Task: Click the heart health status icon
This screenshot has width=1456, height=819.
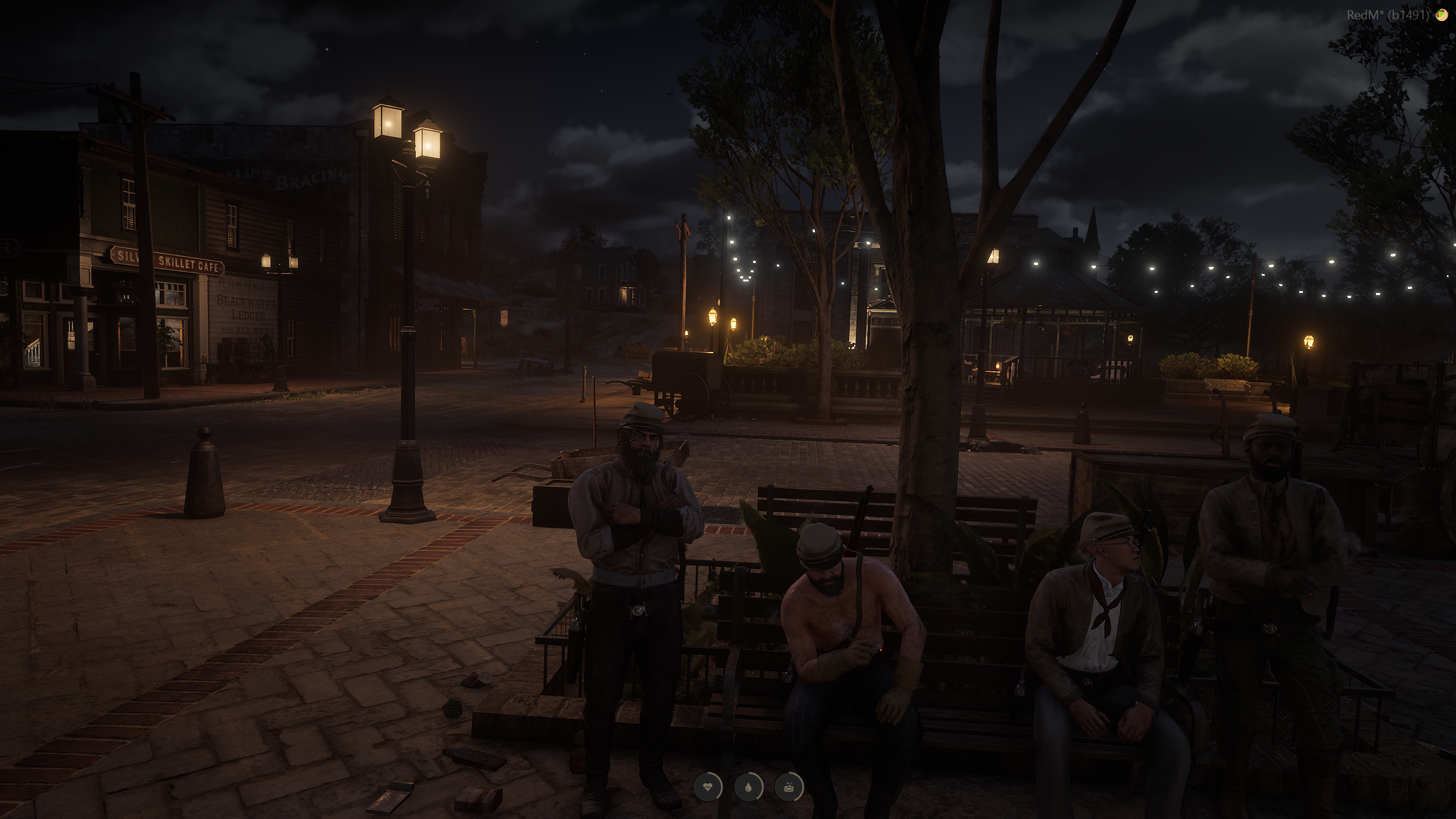Action: 708,788
